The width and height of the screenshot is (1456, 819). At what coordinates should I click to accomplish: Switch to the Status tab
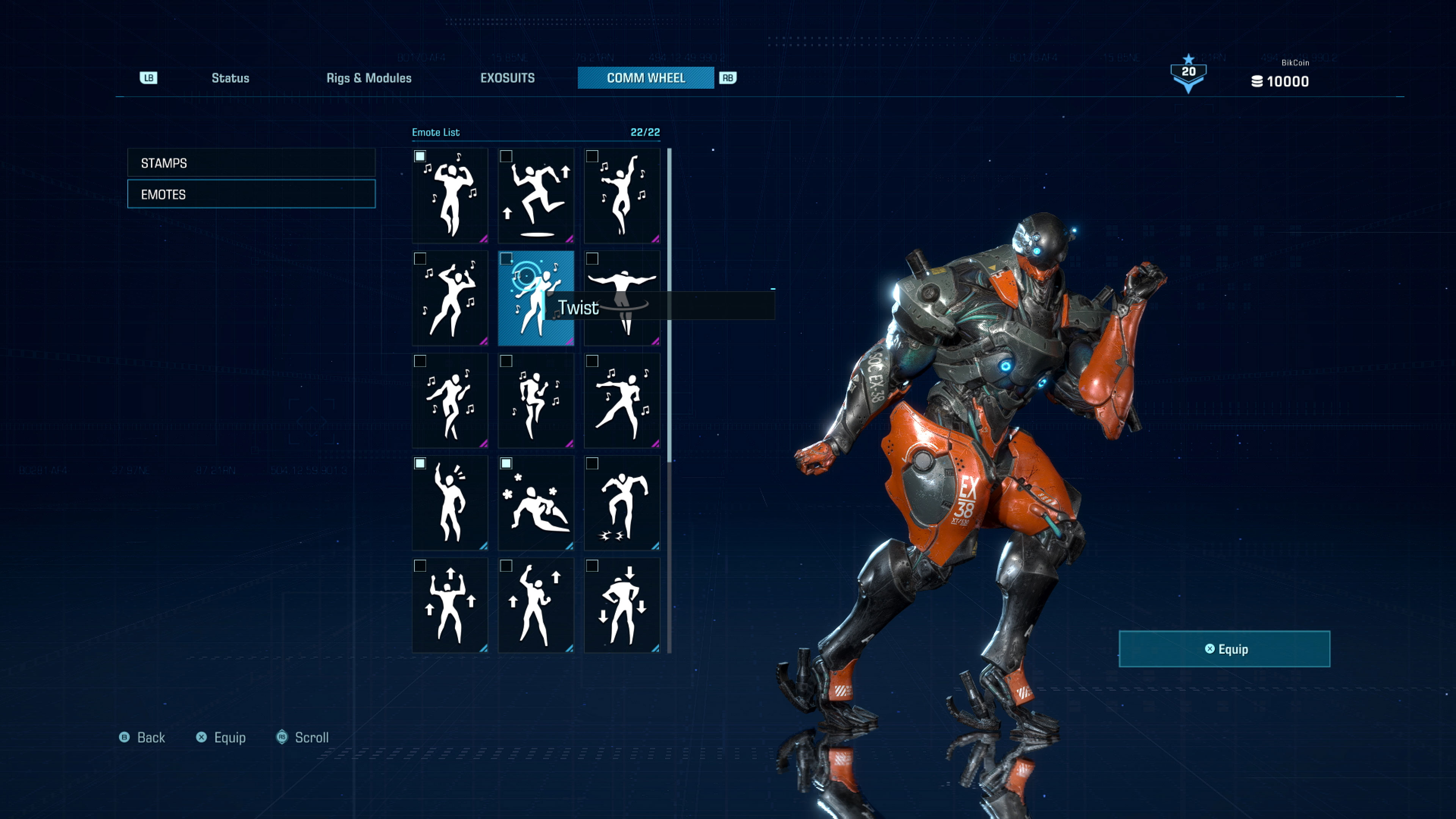point(230,78)
